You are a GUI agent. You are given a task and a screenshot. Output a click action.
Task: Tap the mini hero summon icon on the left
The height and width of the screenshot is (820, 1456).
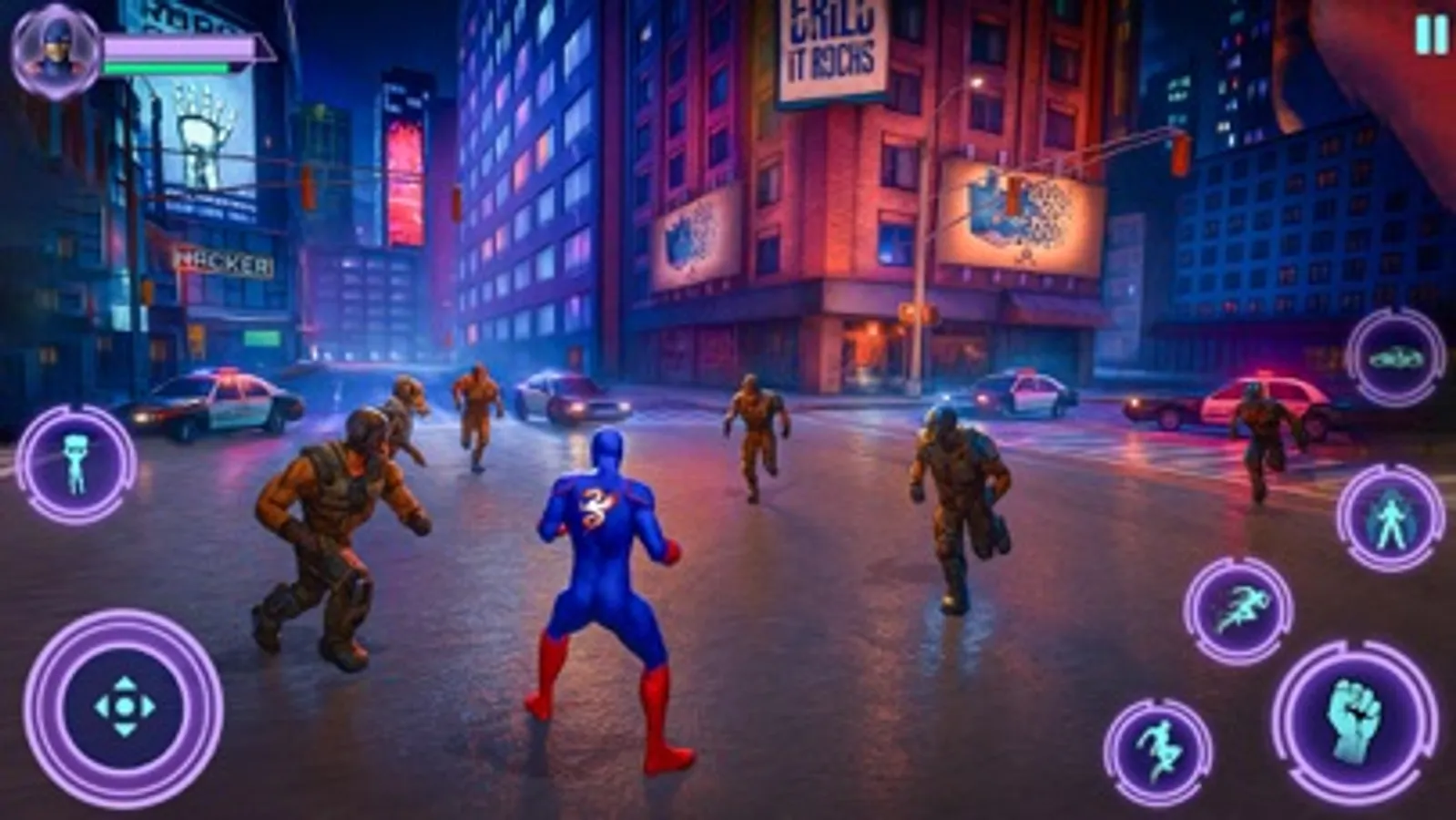tap(77, 464)
